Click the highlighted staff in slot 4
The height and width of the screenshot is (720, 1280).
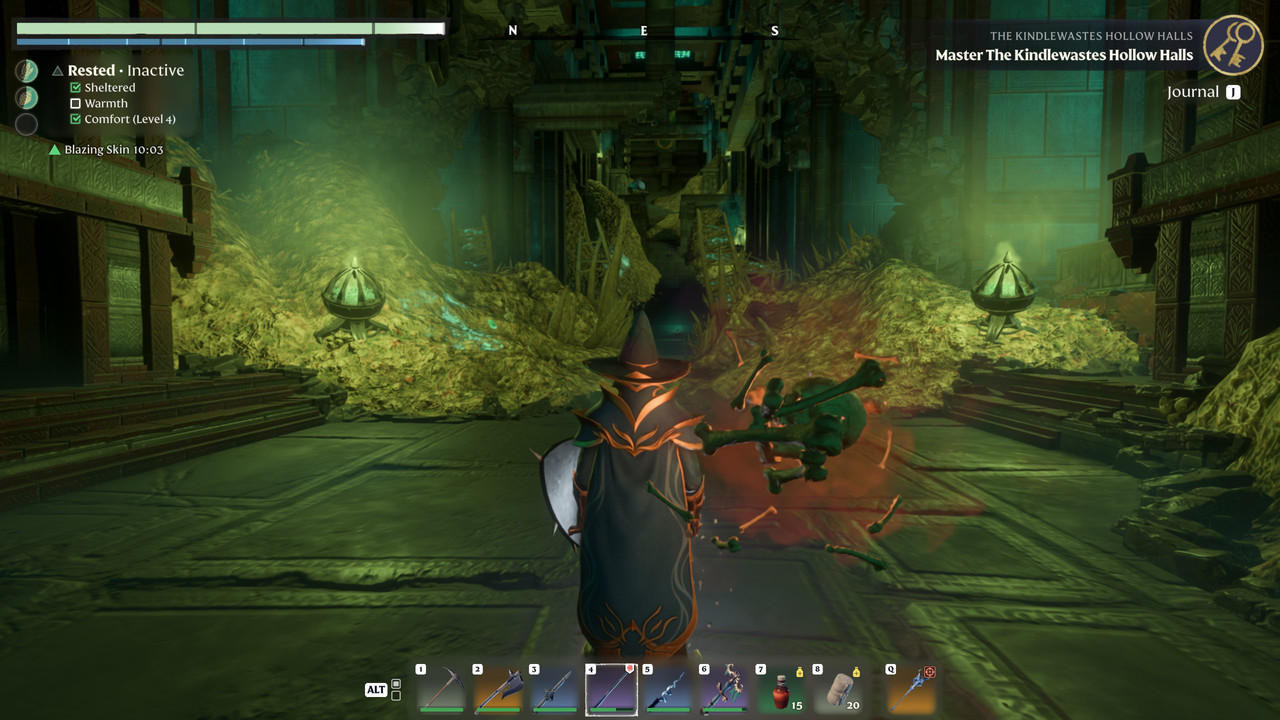click(611, 689)
